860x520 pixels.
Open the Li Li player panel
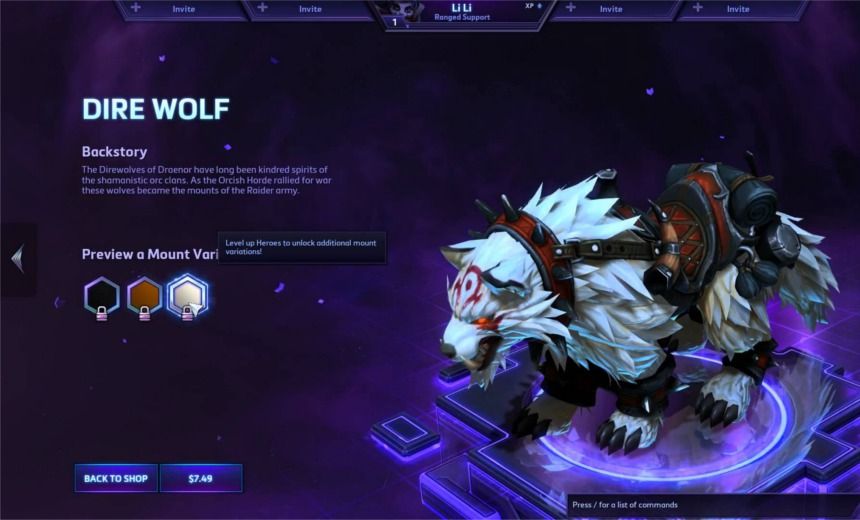(x=461, y=13)
